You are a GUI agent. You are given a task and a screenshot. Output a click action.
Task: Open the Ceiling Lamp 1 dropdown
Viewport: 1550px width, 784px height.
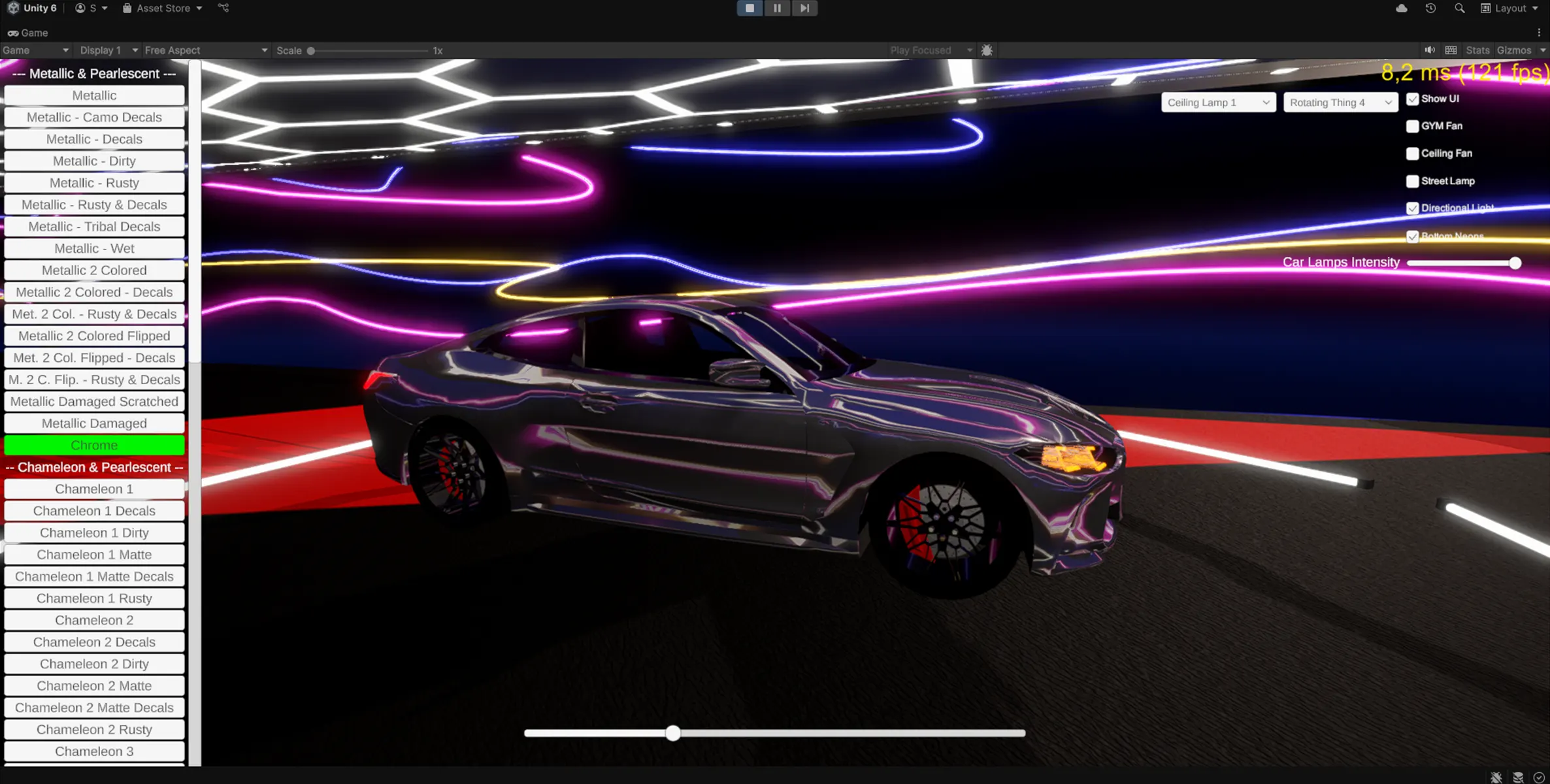(1218, 103)
